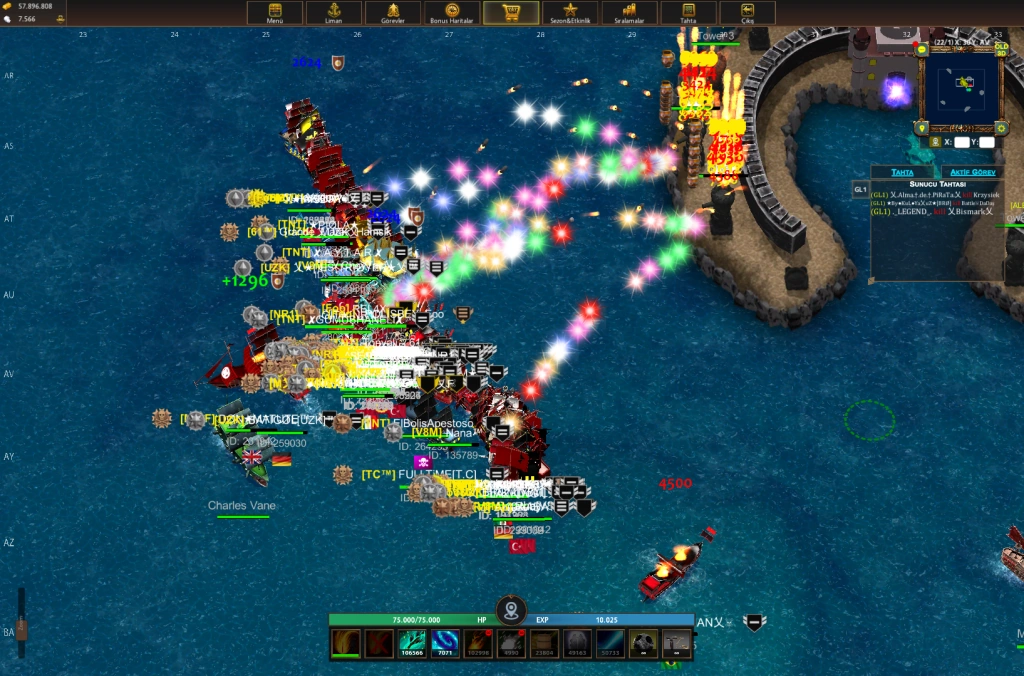
Task: Activate the blue swirl ability slot
Action: (x=445, y=643)
